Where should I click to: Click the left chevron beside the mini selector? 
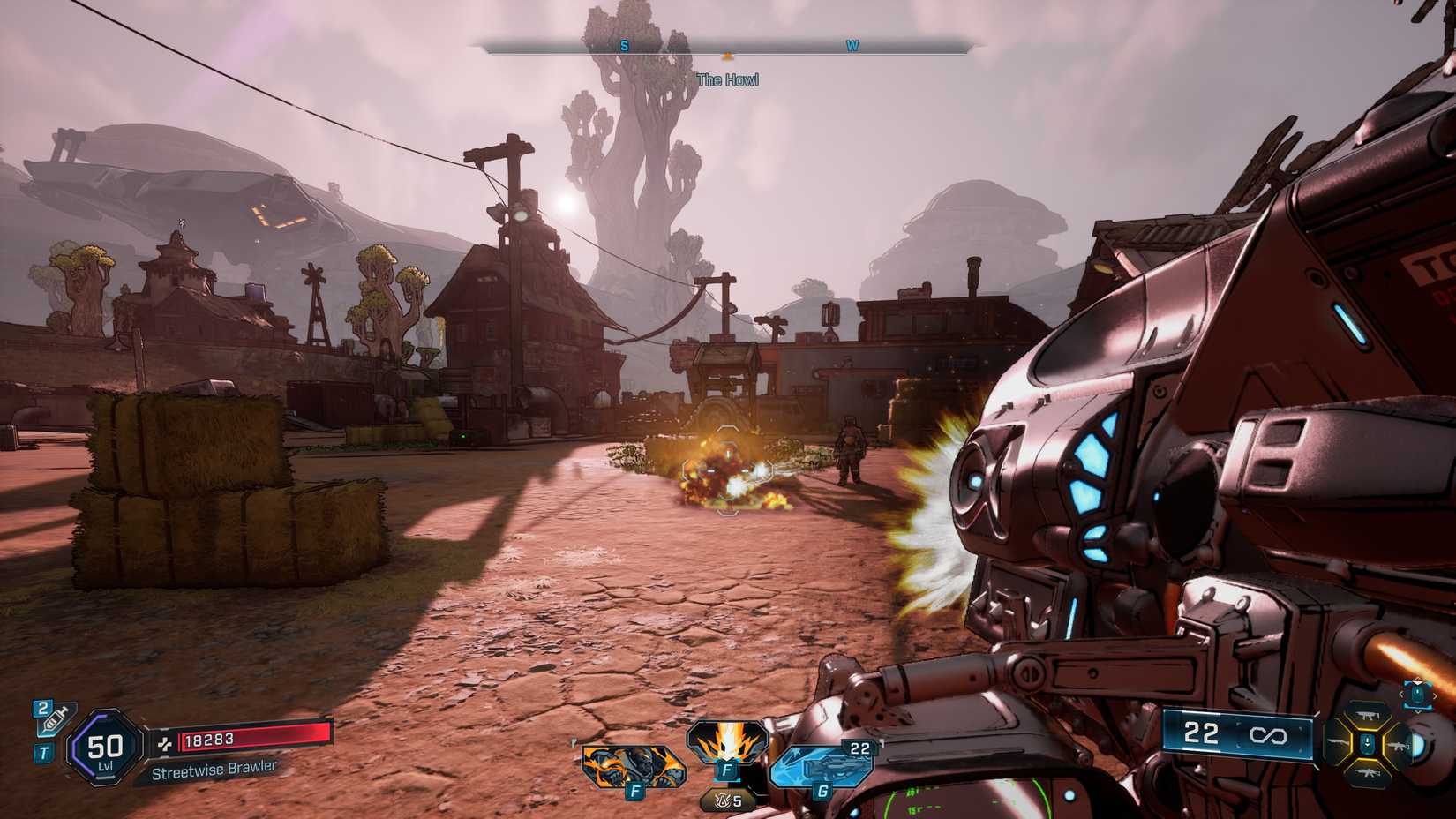pos(1402,694)
